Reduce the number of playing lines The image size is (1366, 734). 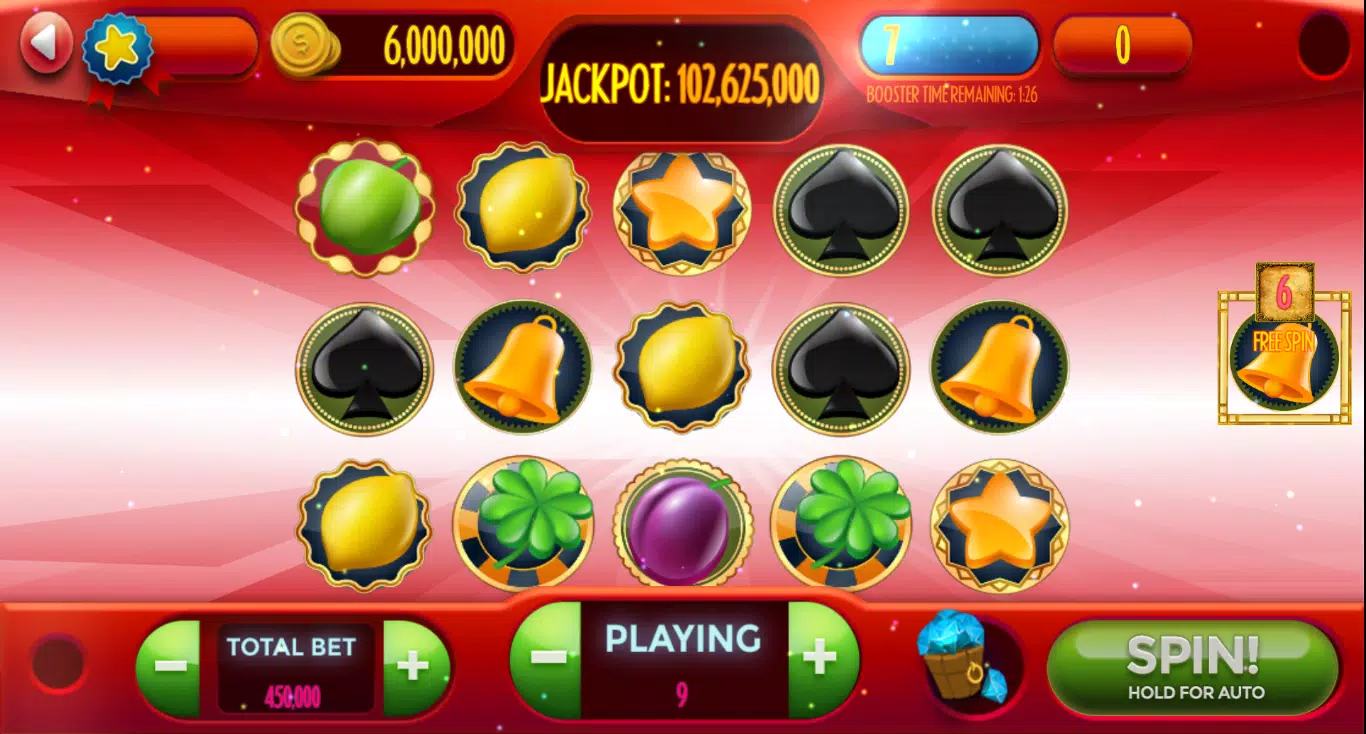click(547, 658)
